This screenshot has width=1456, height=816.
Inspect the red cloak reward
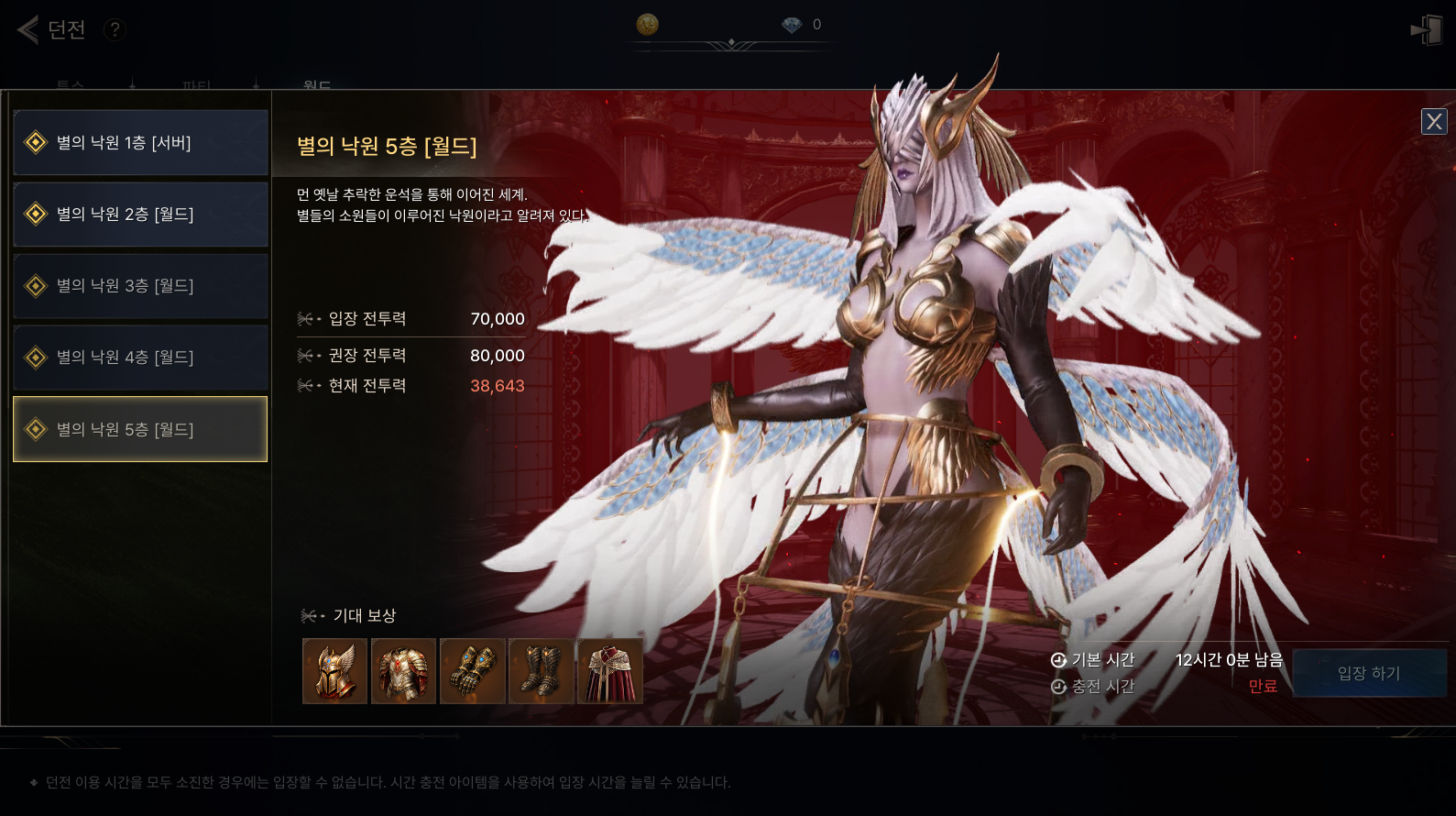[610, 671]
